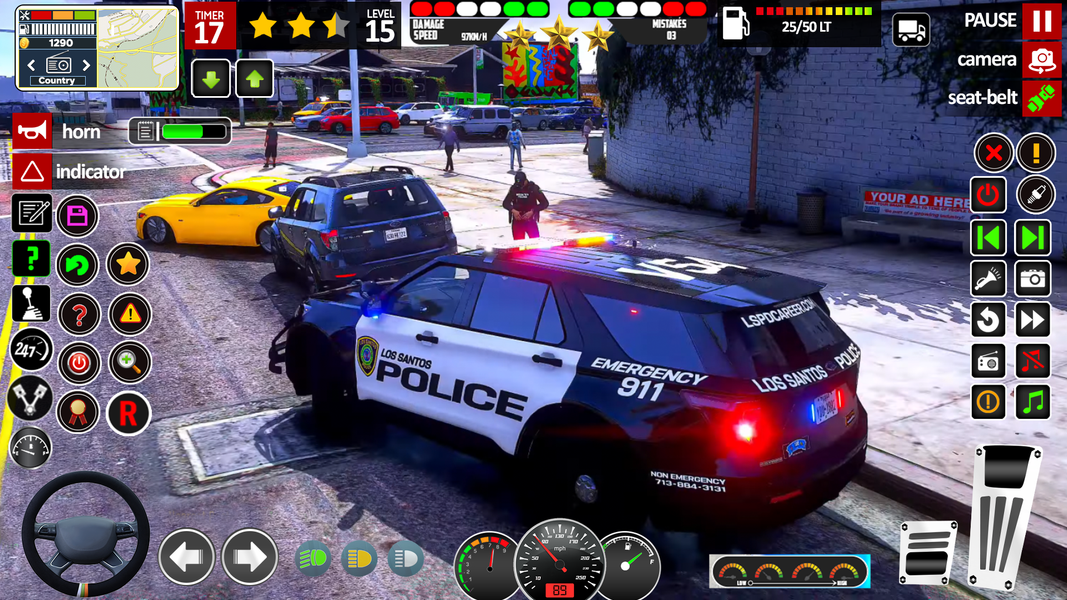Click the green music note icon

(x=1034, y=402)
